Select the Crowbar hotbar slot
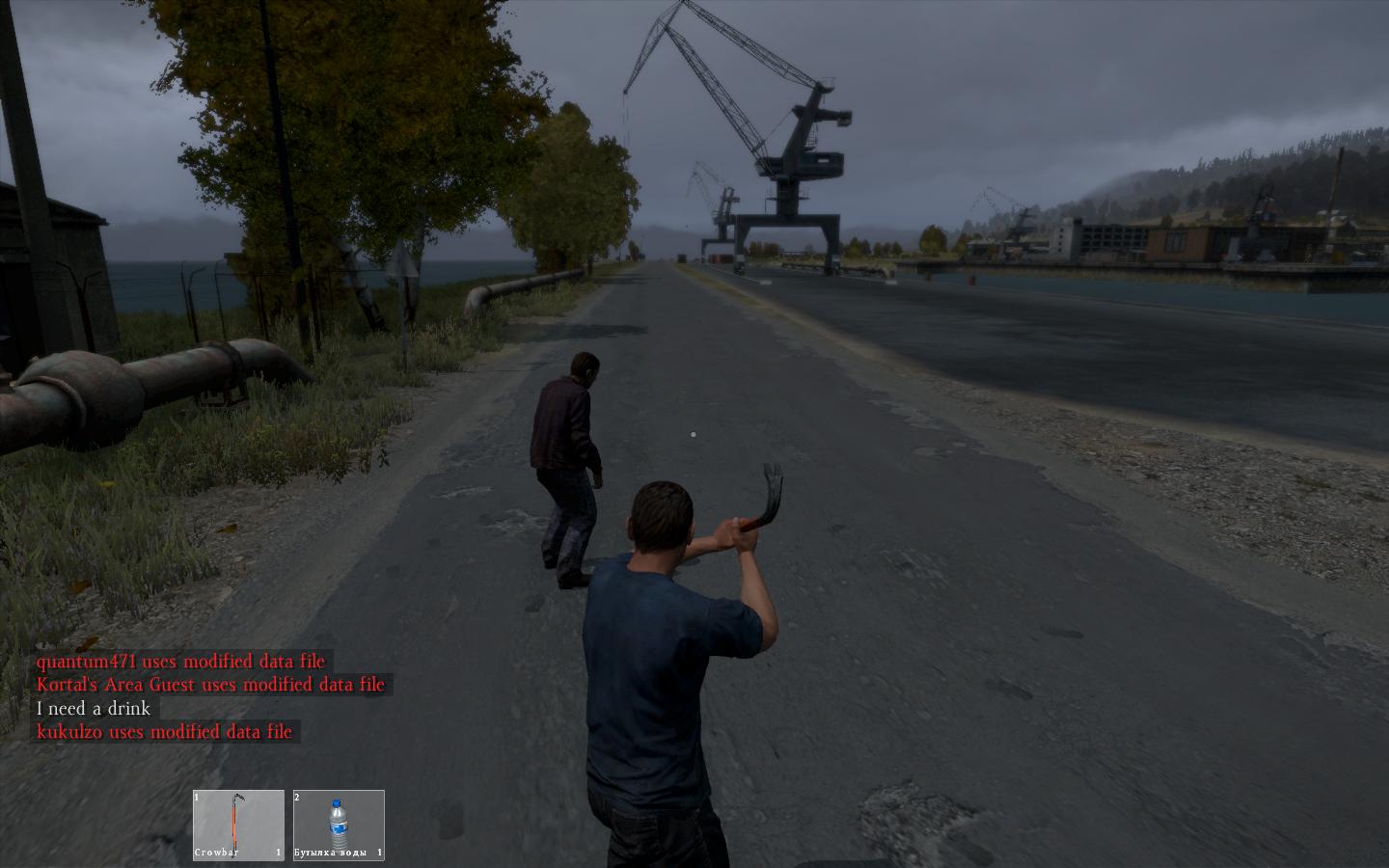This screenshot has width=1389, height=868. click(x=238, y=825)
